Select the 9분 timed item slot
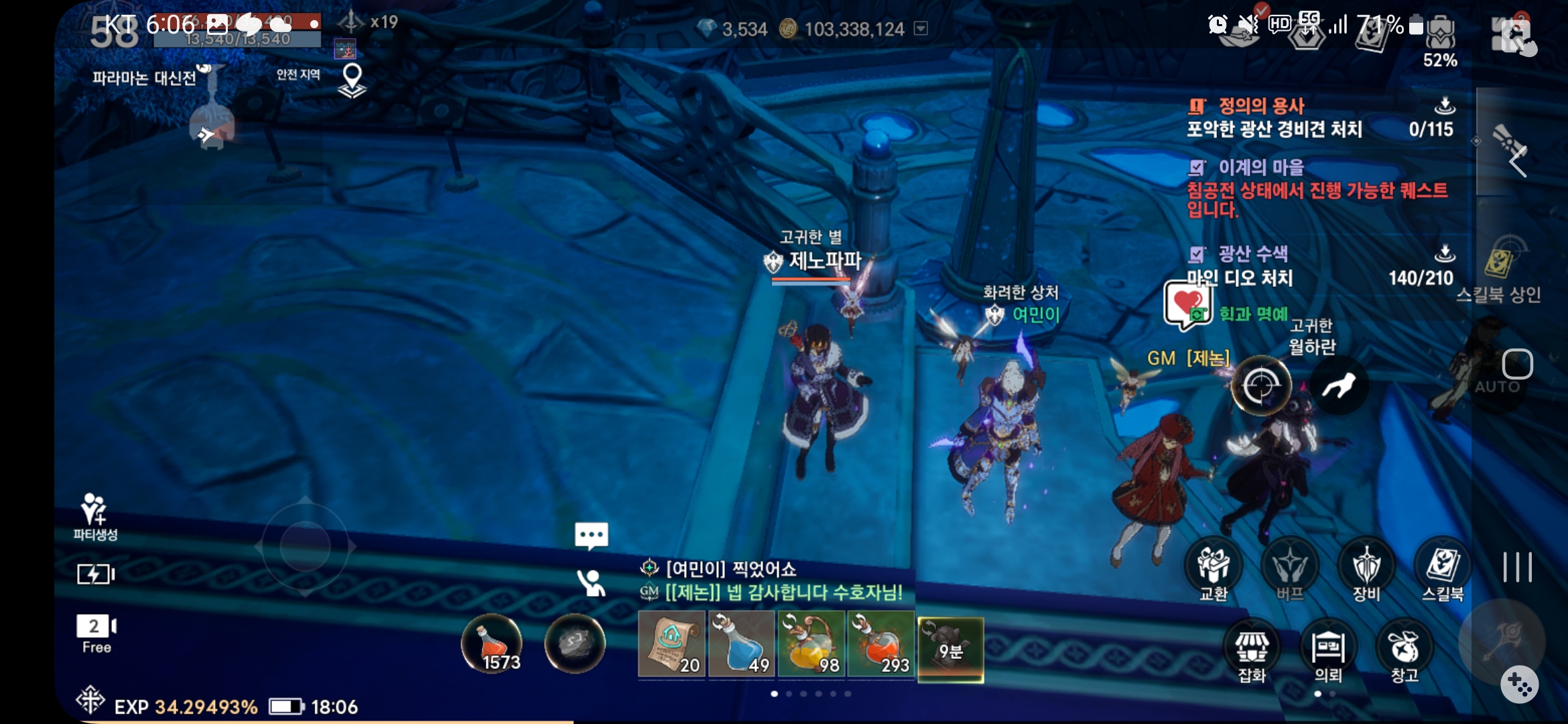Screen dimensions: 1568x724 coord(950,648)
